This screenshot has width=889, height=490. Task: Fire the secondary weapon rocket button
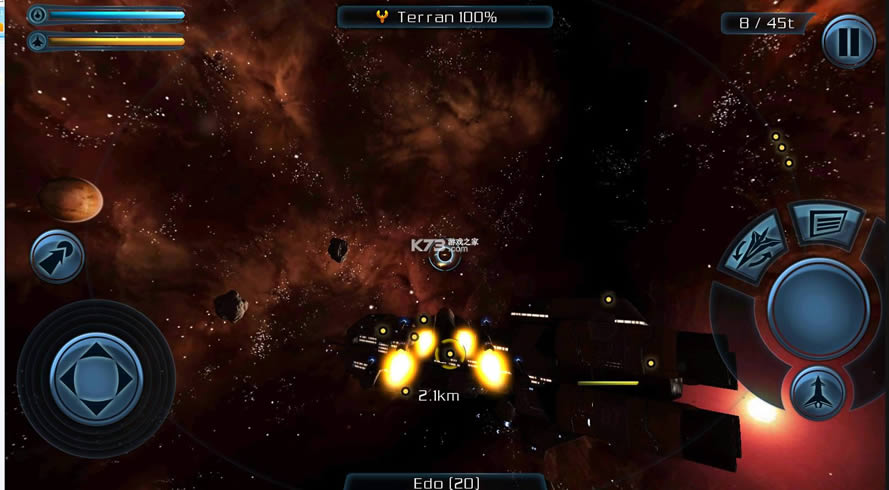[x=818, y=392]
